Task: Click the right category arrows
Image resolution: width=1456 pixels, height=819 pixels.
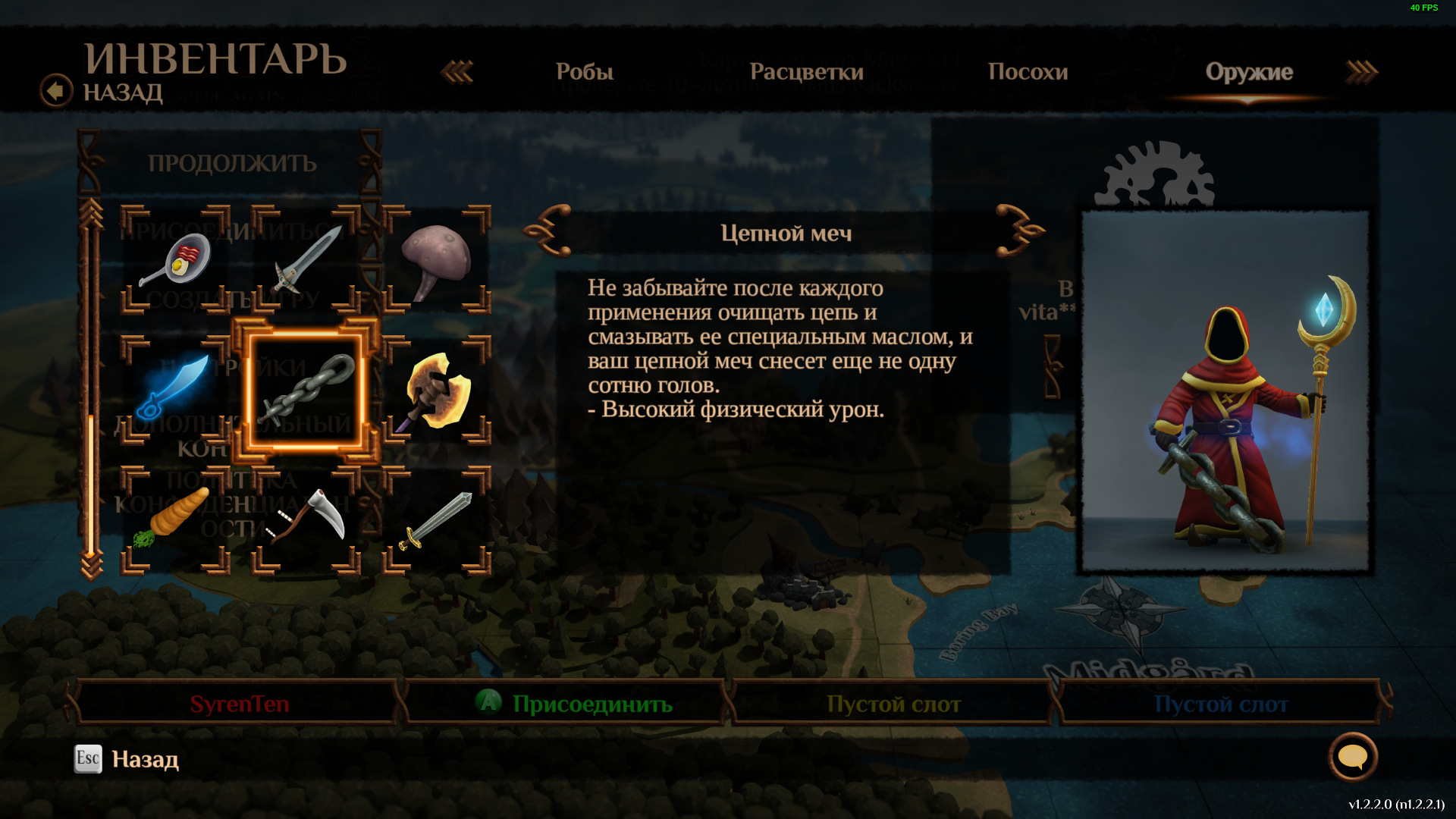Action: (1361, 72)
